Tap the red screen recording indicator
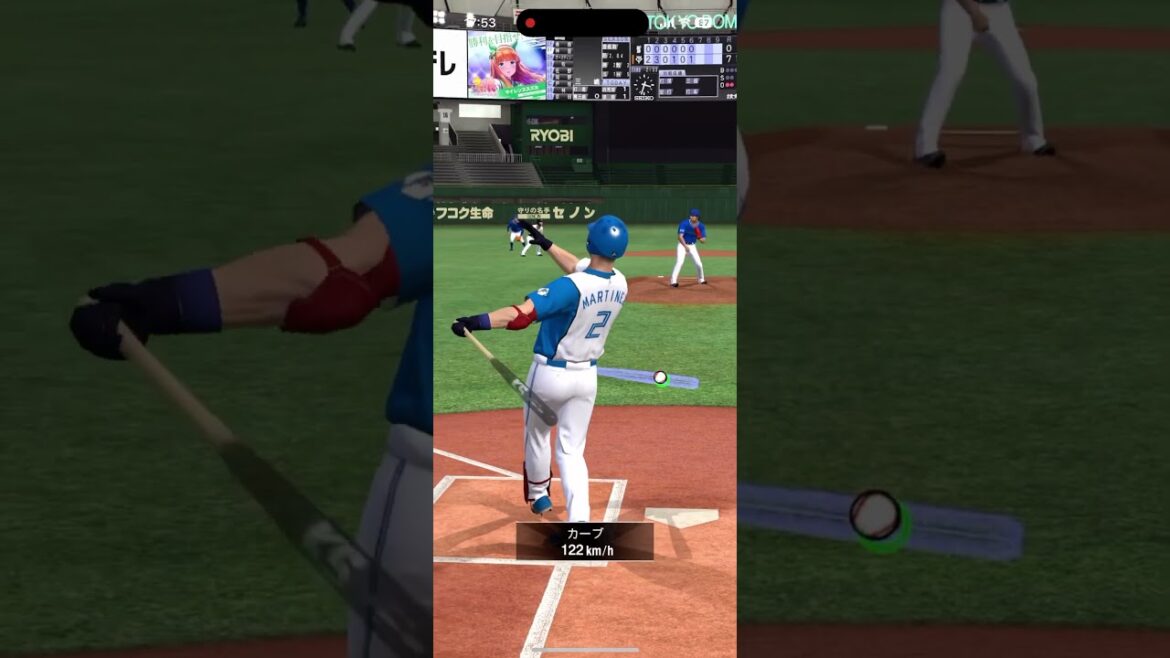This screenshot has height=658, width=1170. tap(530, 23)
